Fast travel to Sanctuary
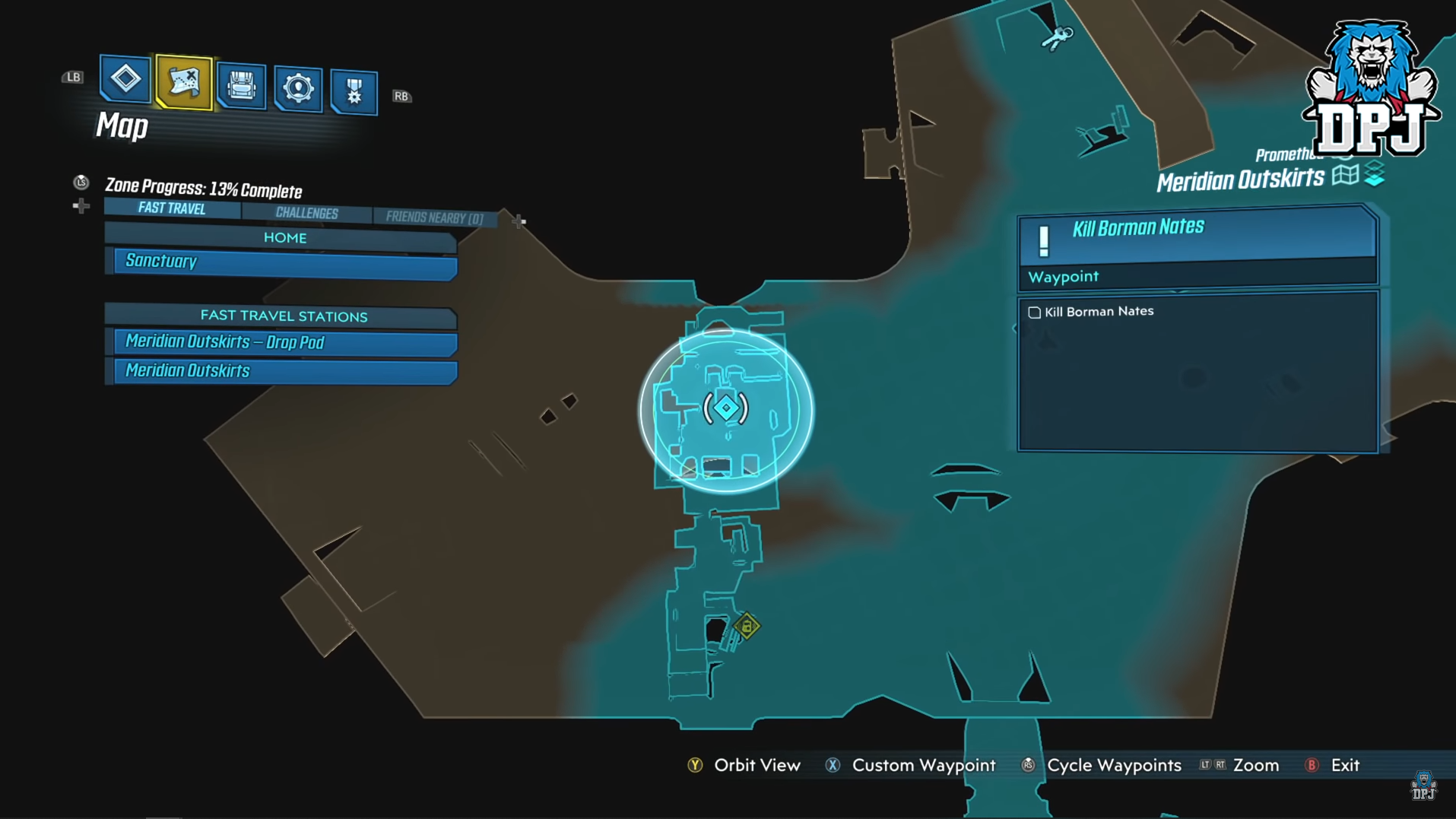Viewport: 1456px width, 819px height. click(285, 263)
